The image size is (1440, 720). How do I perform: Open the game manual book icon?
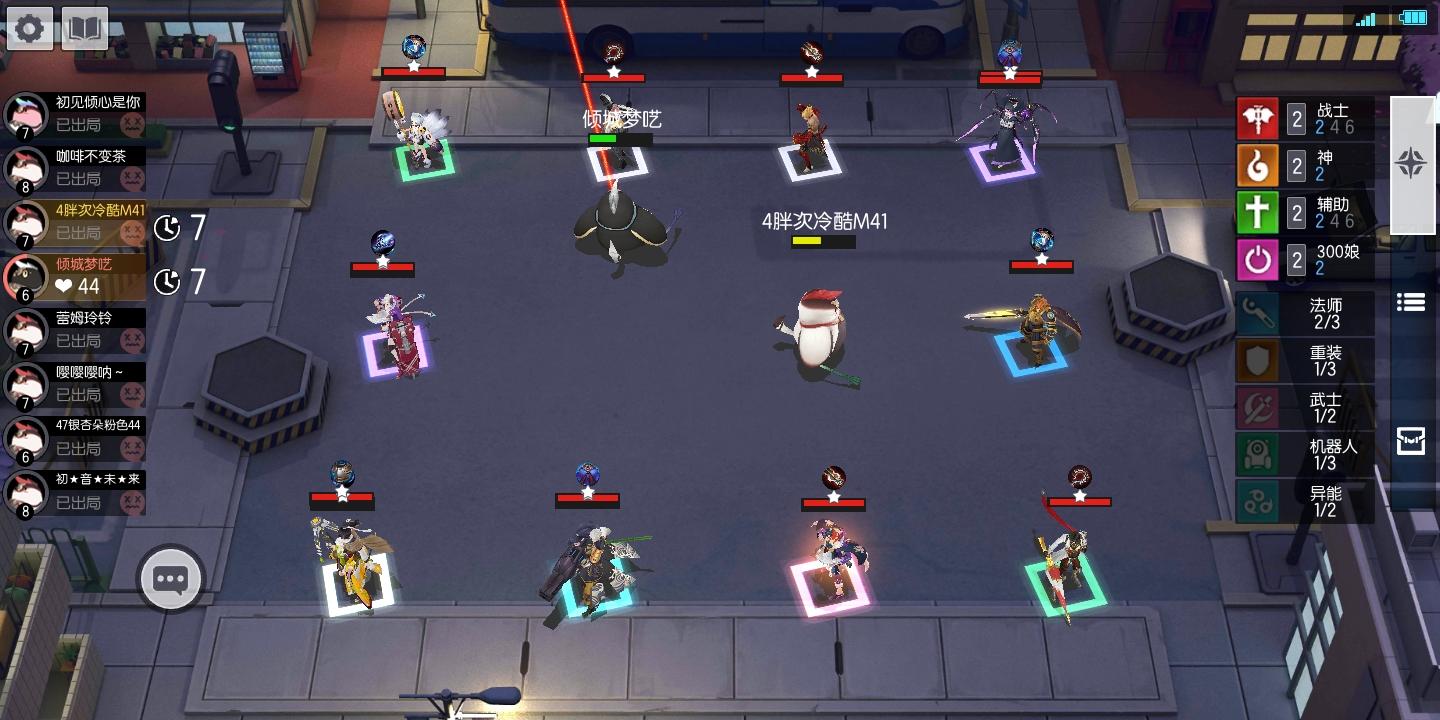tap(83, 27)
